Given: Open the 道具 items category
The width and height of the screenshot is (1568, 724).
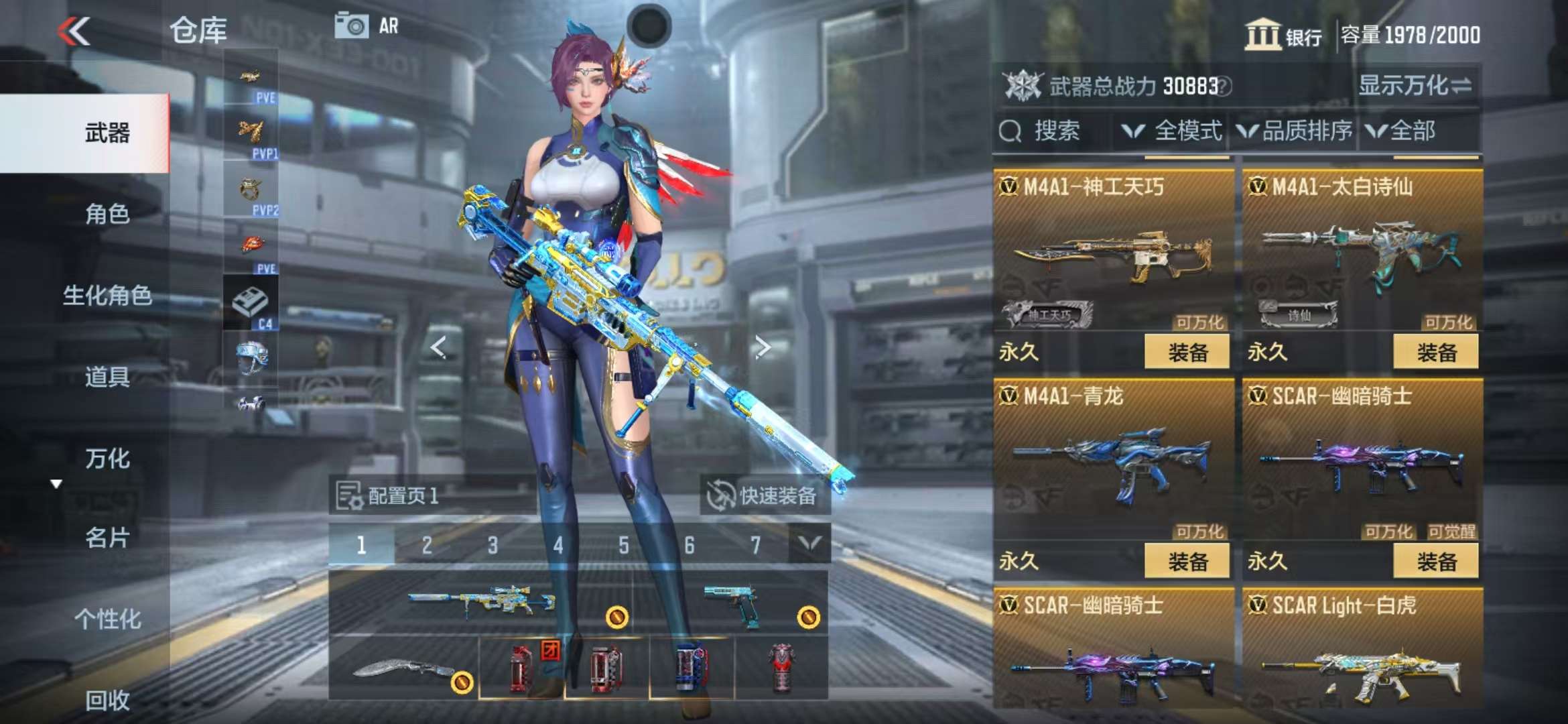Looking at the screenshot, I should [x=107, y=377].
